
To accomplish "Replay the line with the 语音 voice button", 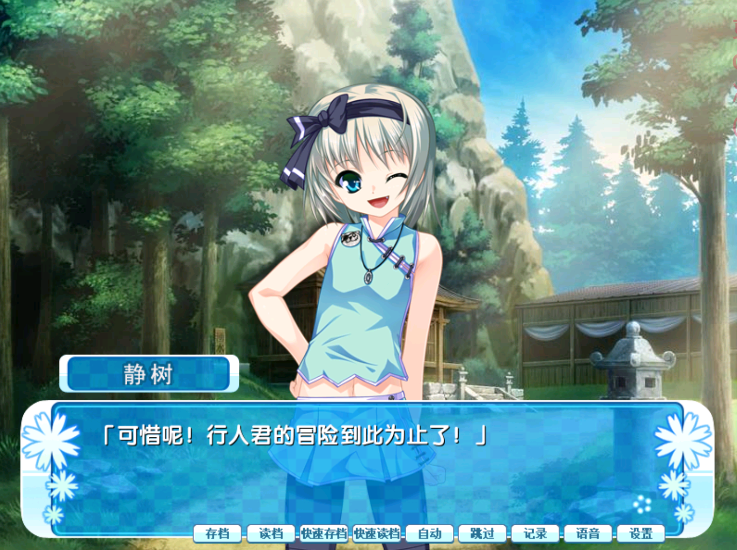I will coord(588,533).
